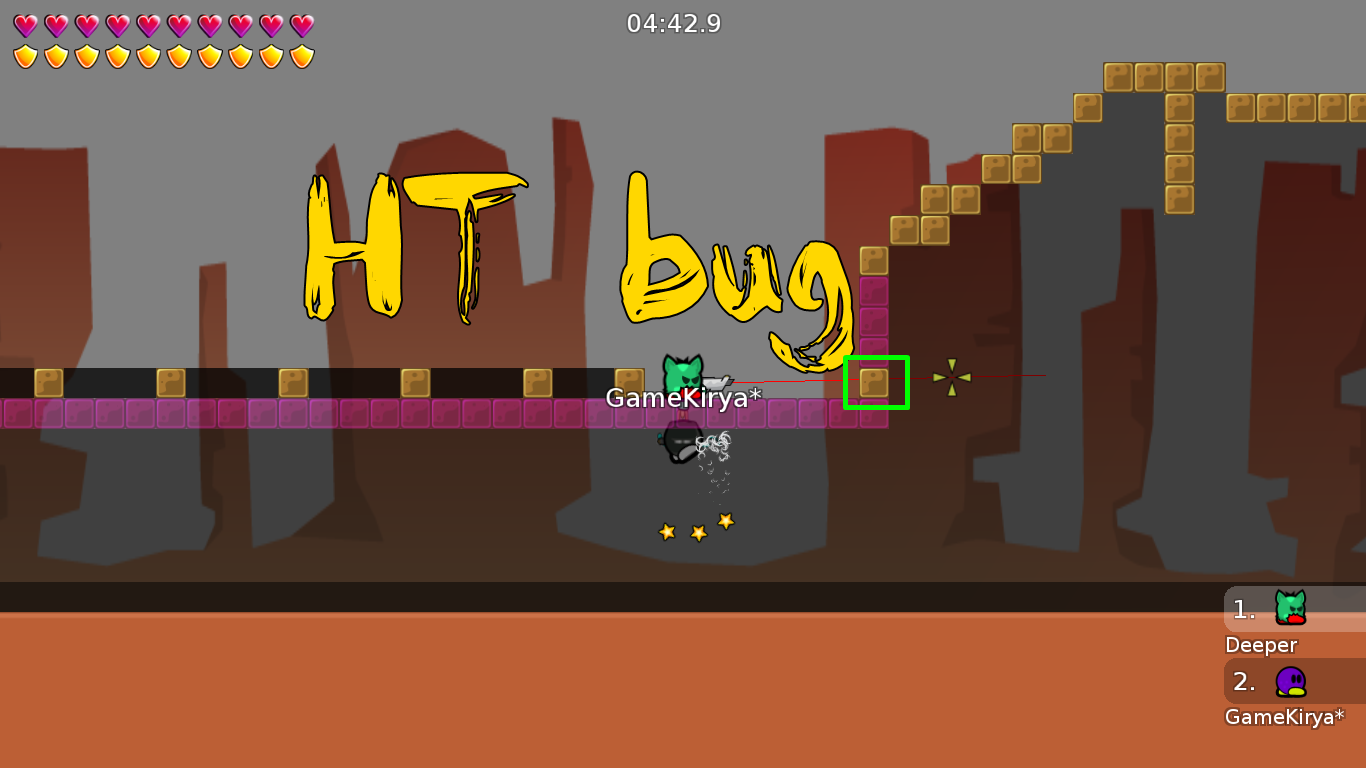The image size is (1366, 768).
Task: Click the green cat player character
Action: (684, 372)
